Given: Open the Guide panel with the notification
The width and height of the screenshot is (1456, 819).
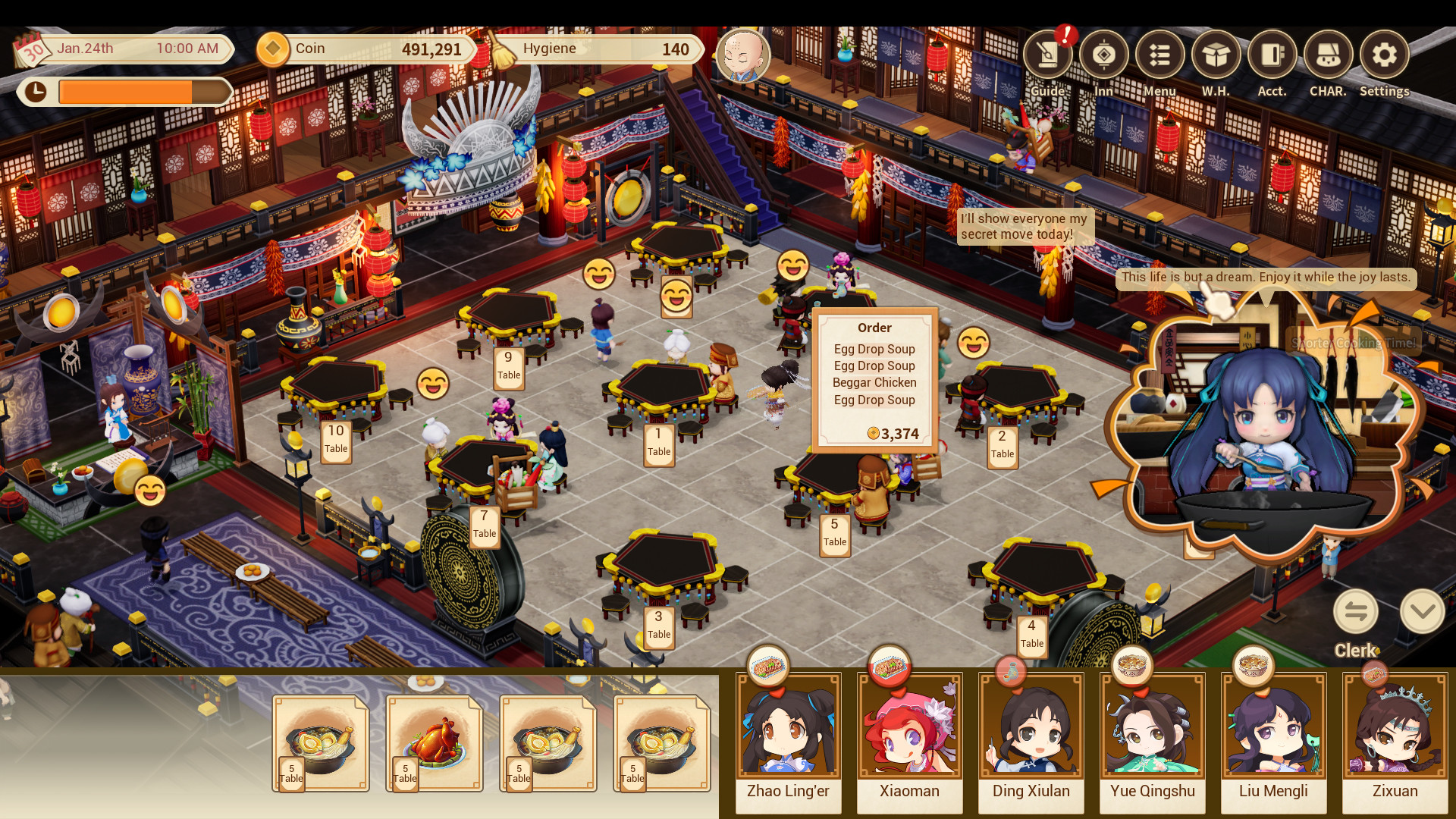Looking at the screenshot, I should 1047,55.
